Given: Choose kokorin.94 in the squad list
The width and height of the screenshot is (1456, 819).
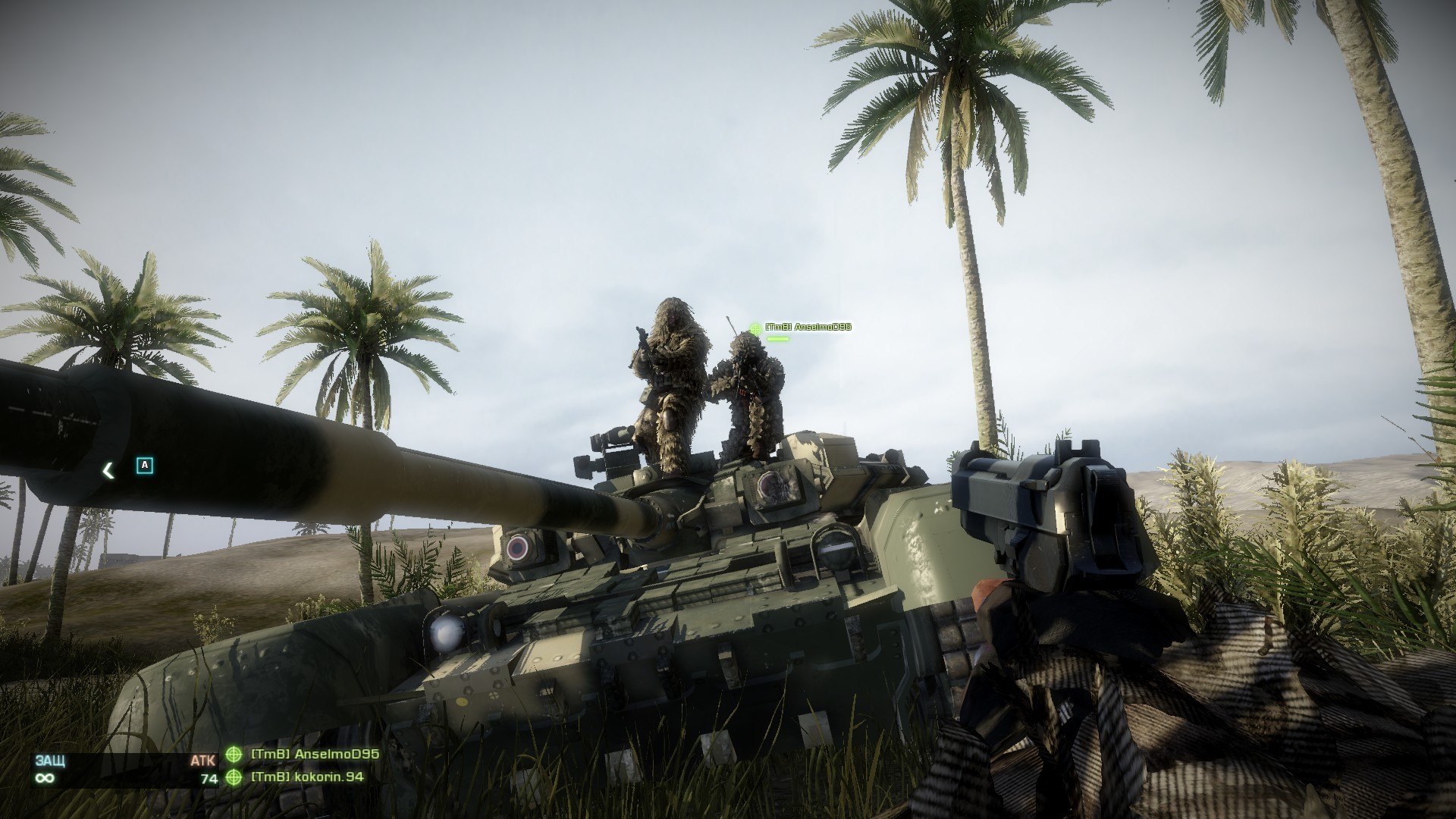Looking at the screenshot, I should [x=306, y=777].
